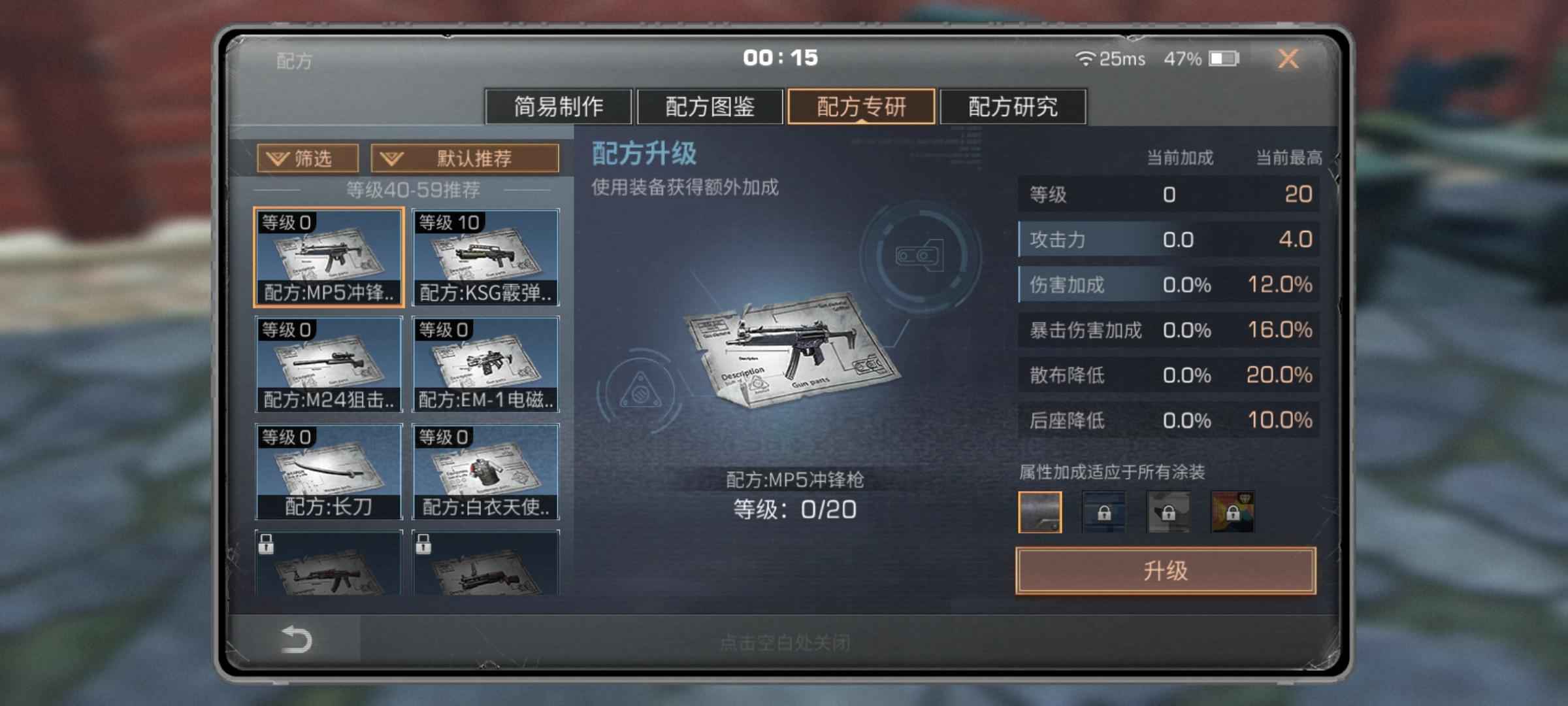Tap the locked AK rifle recipe card
Image resolution: width=1568 pixels, height=706 pixels.
329,563
